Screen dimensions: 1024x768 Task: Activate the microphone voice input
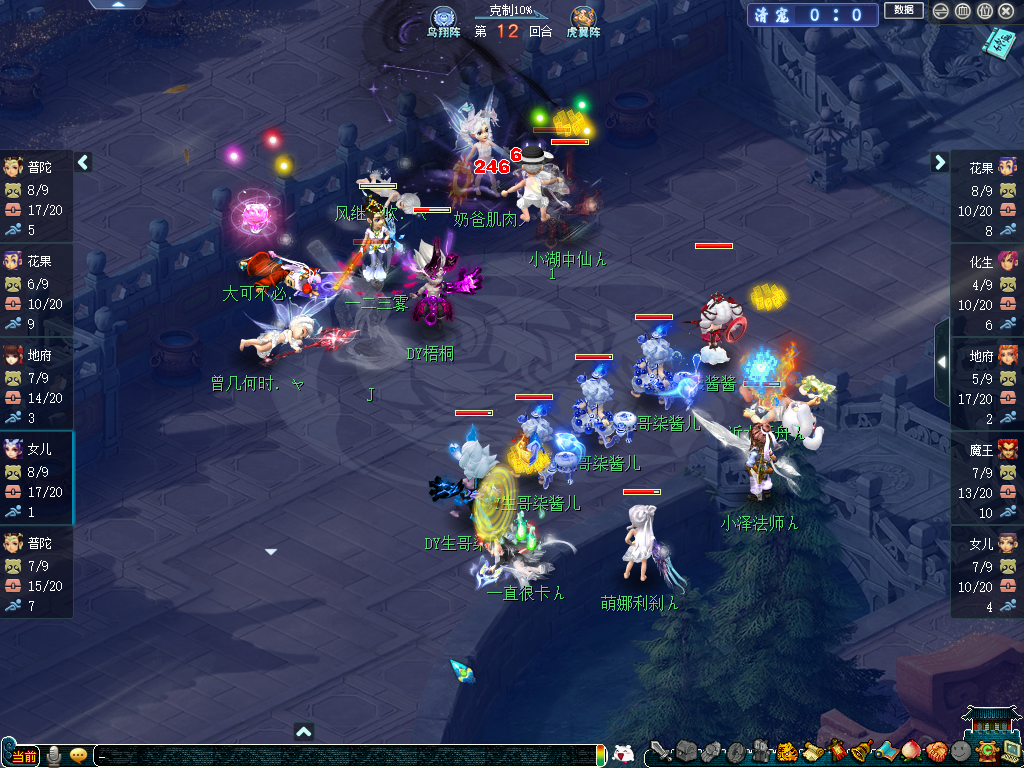point(54,756)
